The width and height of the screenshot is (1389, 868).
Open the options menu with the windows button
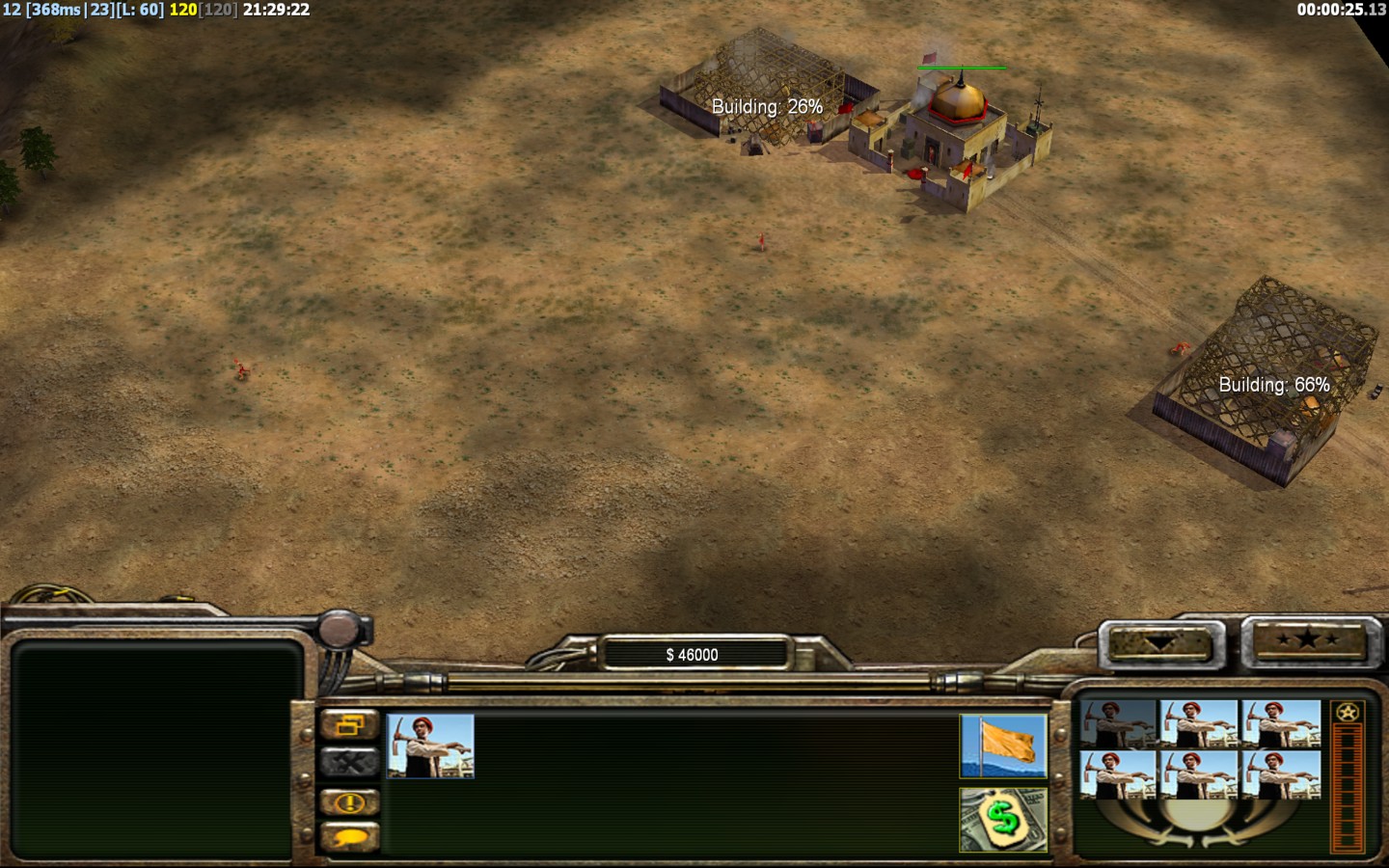click(349, 724)
